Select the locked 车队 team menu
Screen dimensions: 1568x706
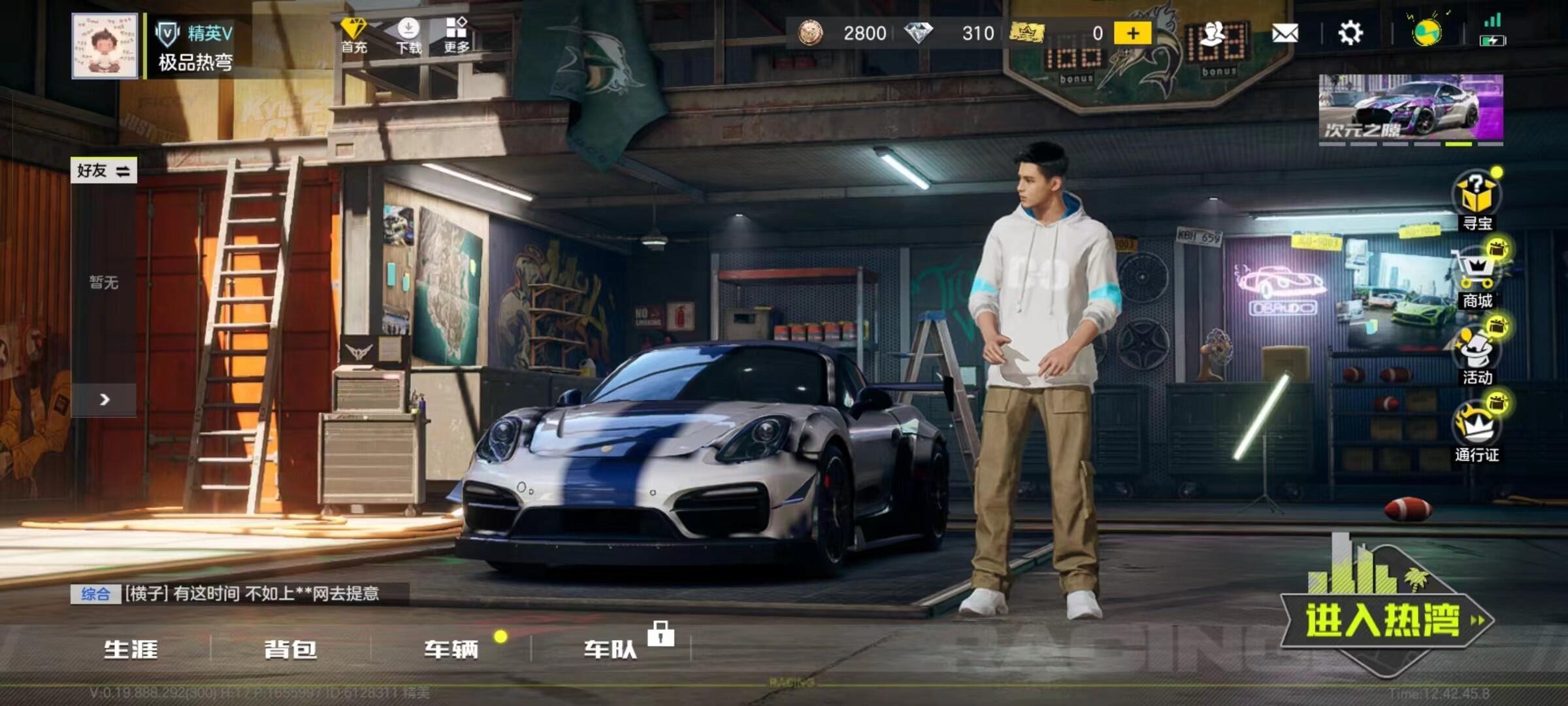[x=611, y=649]
